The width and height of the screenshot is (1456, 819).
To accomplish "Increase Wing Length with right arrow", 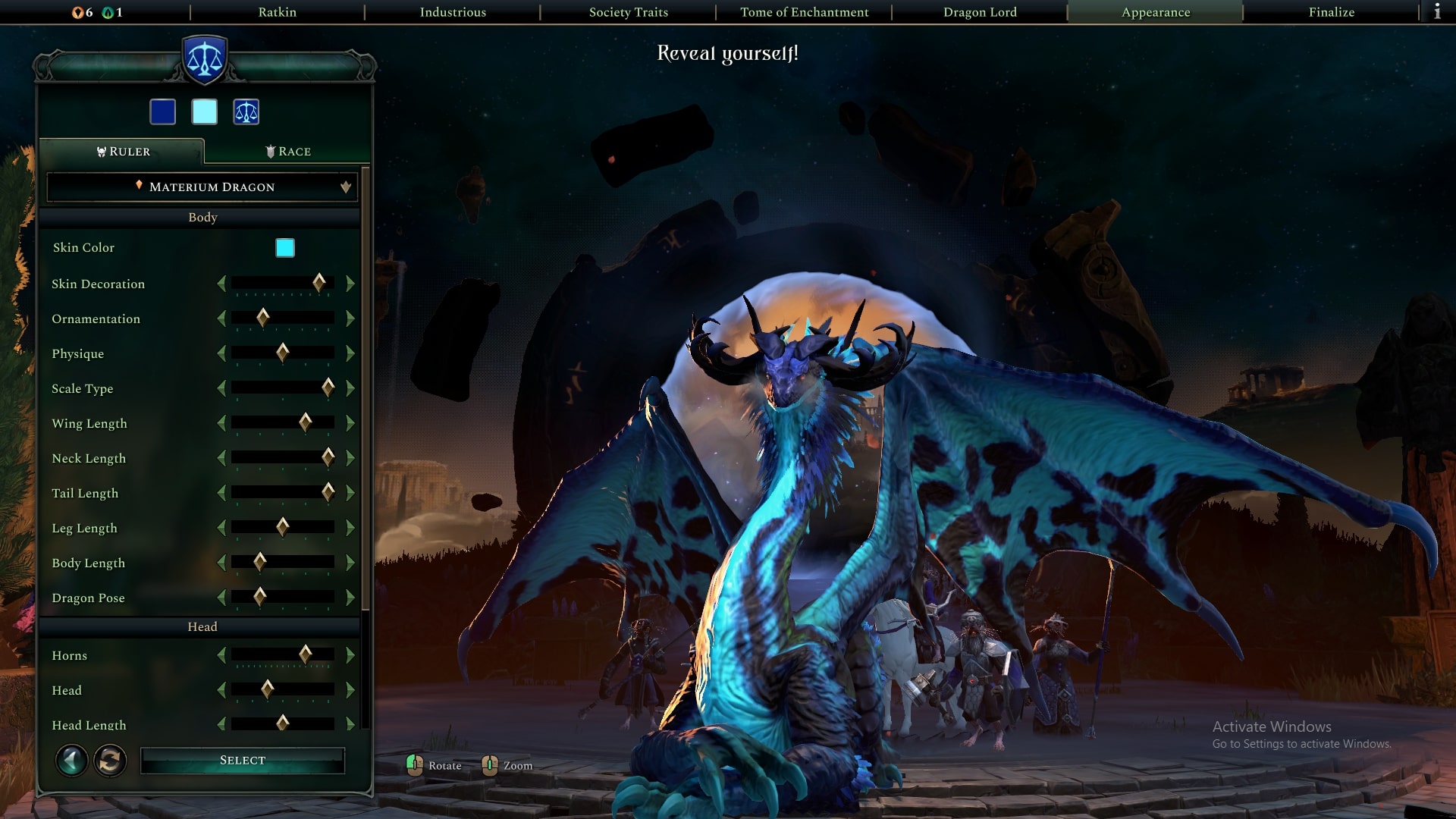I will 350,423.
